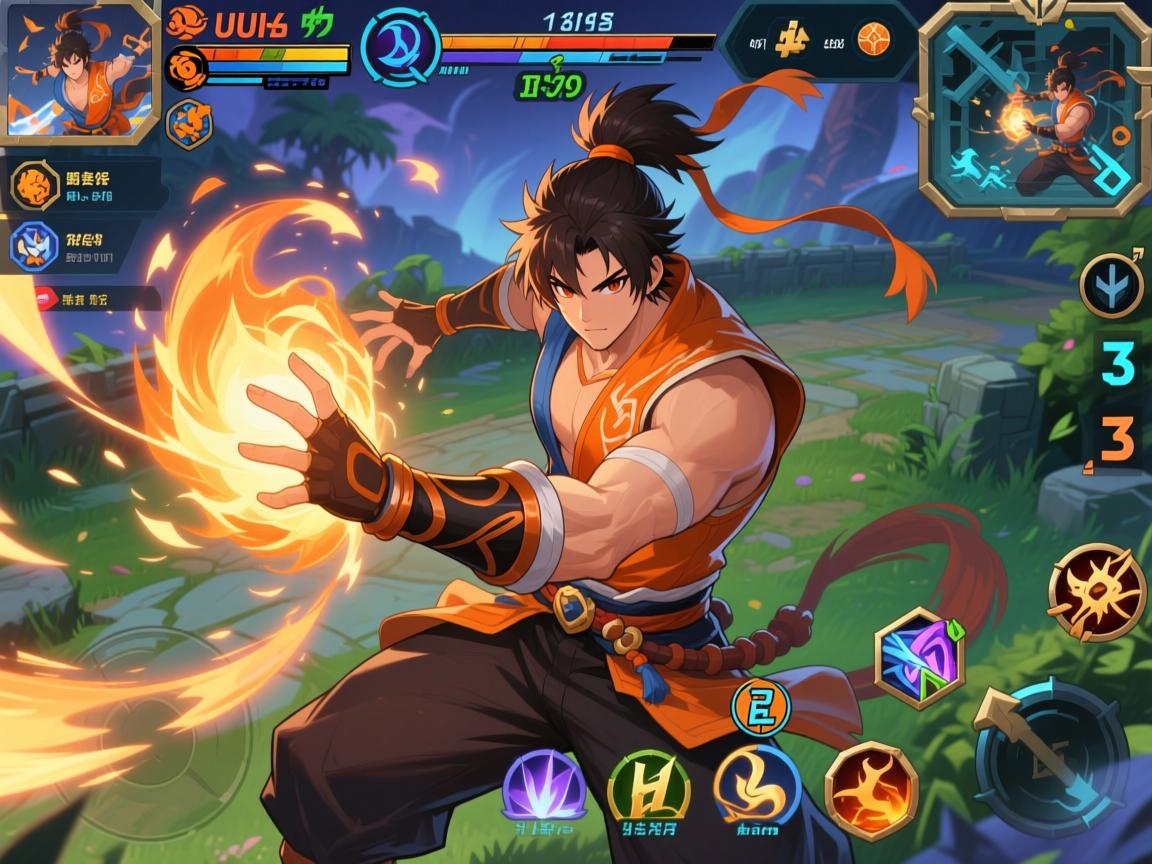Activate the round blue arrow button
The height and width of the screenshot is (864, 1152).
(x=1111, y=285)
